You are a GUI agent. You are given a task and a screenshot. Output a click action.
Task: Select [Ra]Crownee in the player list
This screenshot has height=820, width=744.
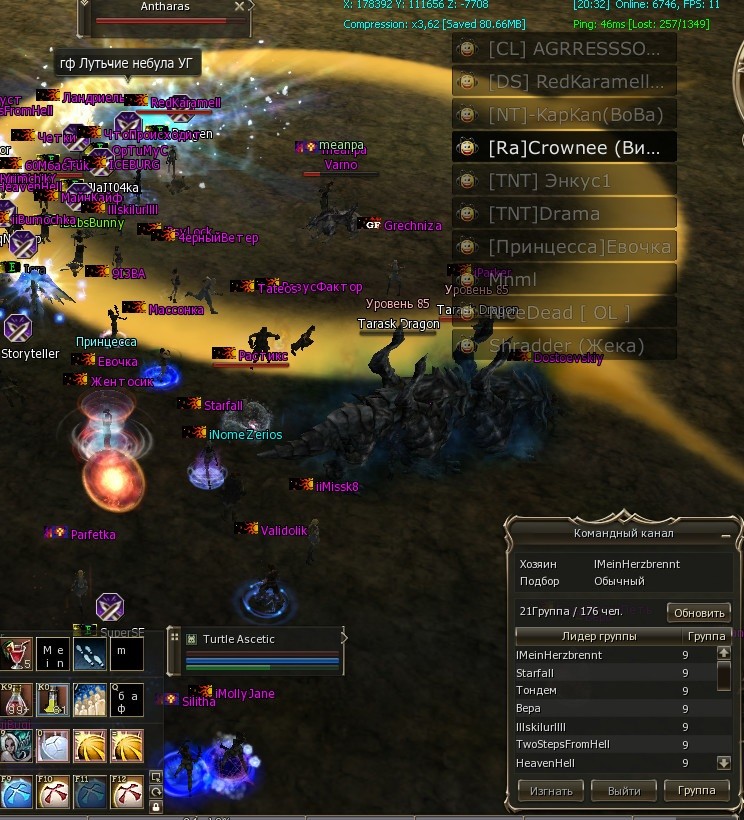[x=564, y=148]
